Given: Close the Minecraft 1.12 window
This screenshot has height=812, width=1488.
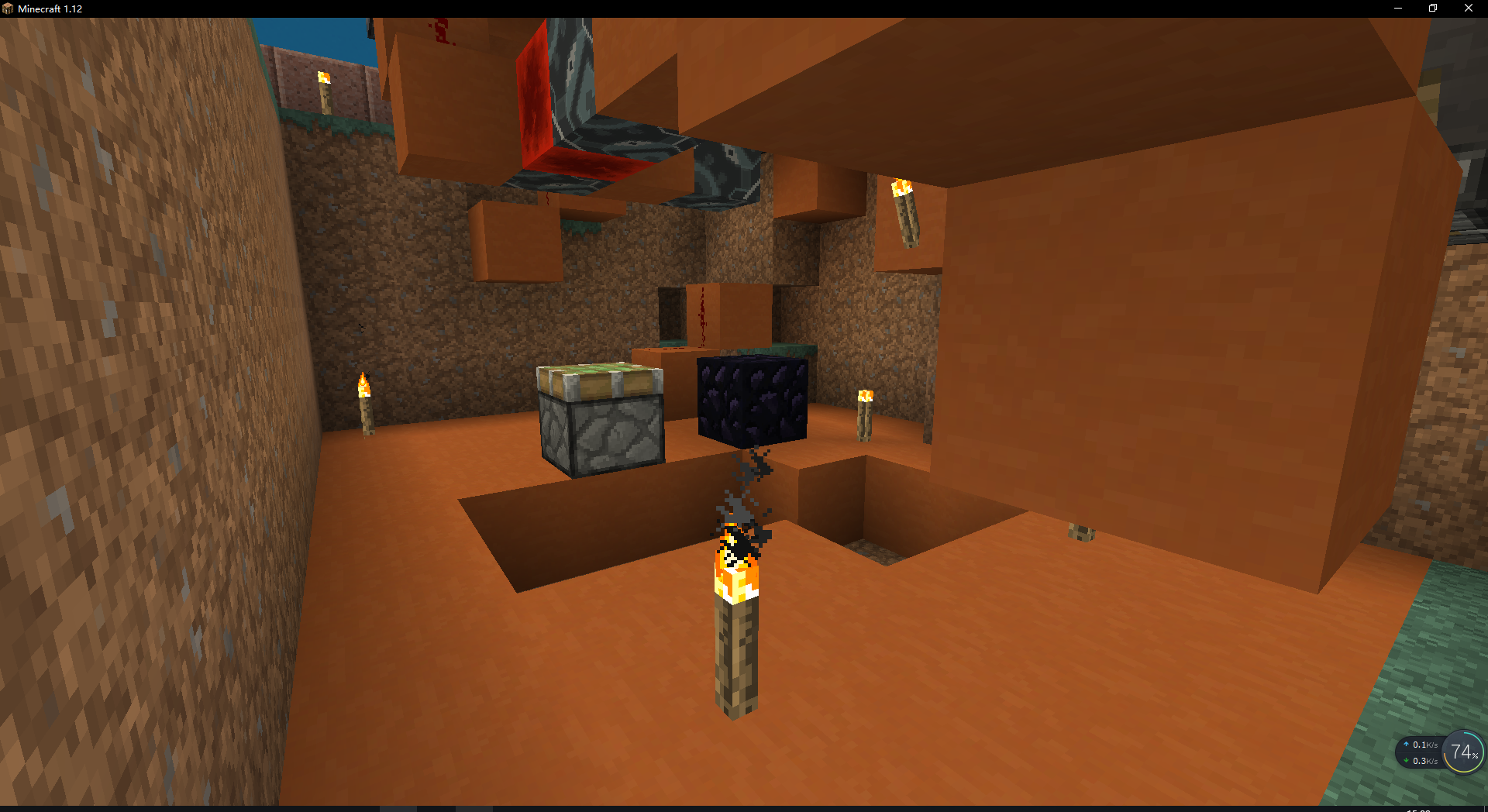Looking at the screenshot, I should [x=1468, y=9].
